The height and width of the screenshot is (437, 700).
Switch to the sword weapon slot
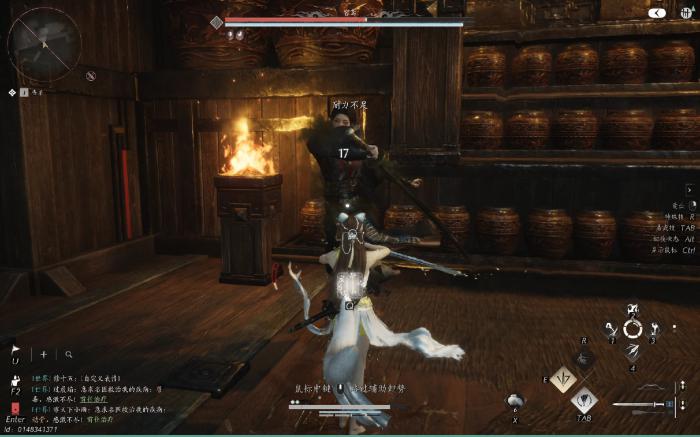click(x=640, y=405)
